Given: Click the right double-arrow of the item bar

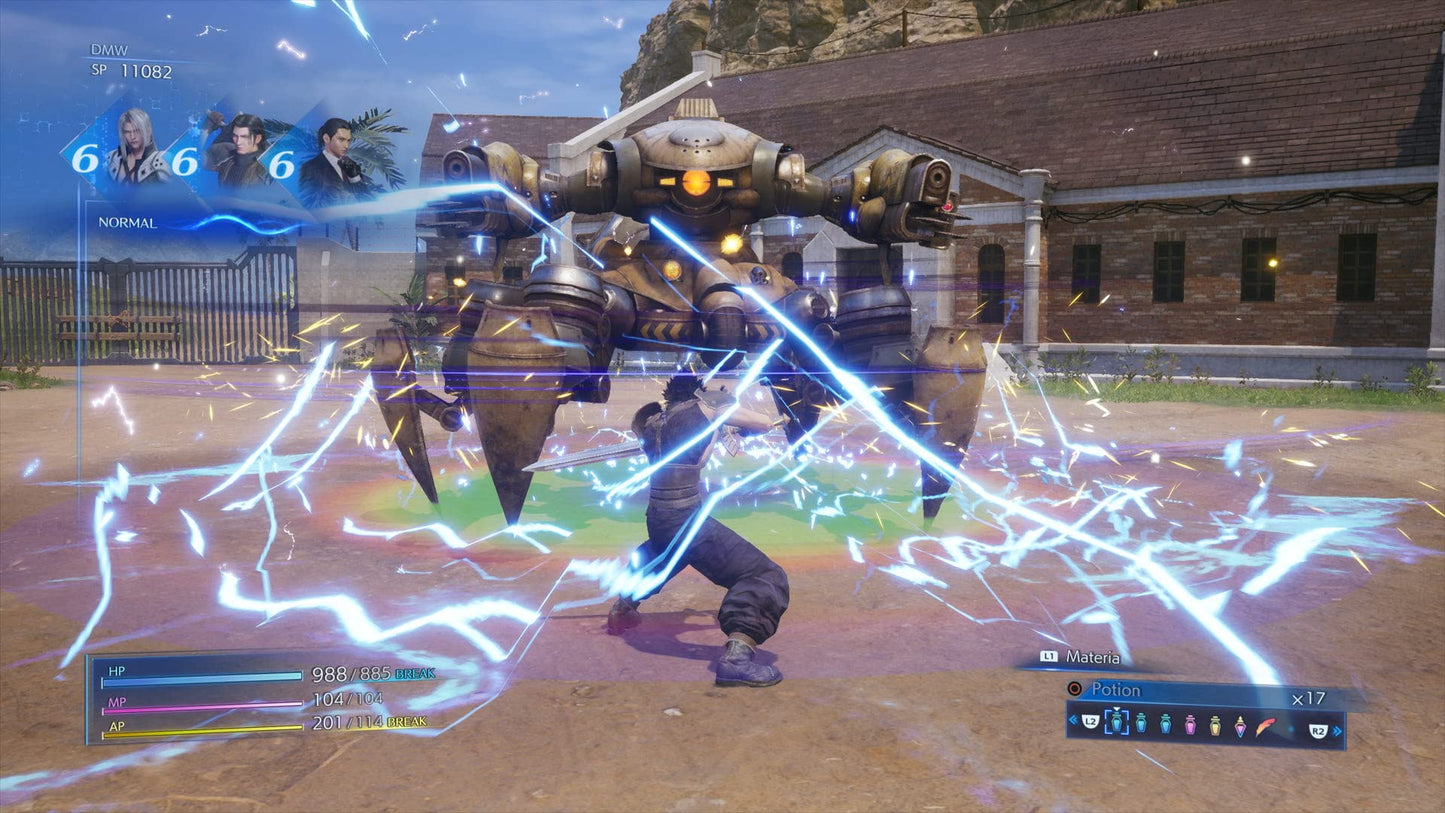Looking at the screenshot, I should click(x=1337, y=731).
